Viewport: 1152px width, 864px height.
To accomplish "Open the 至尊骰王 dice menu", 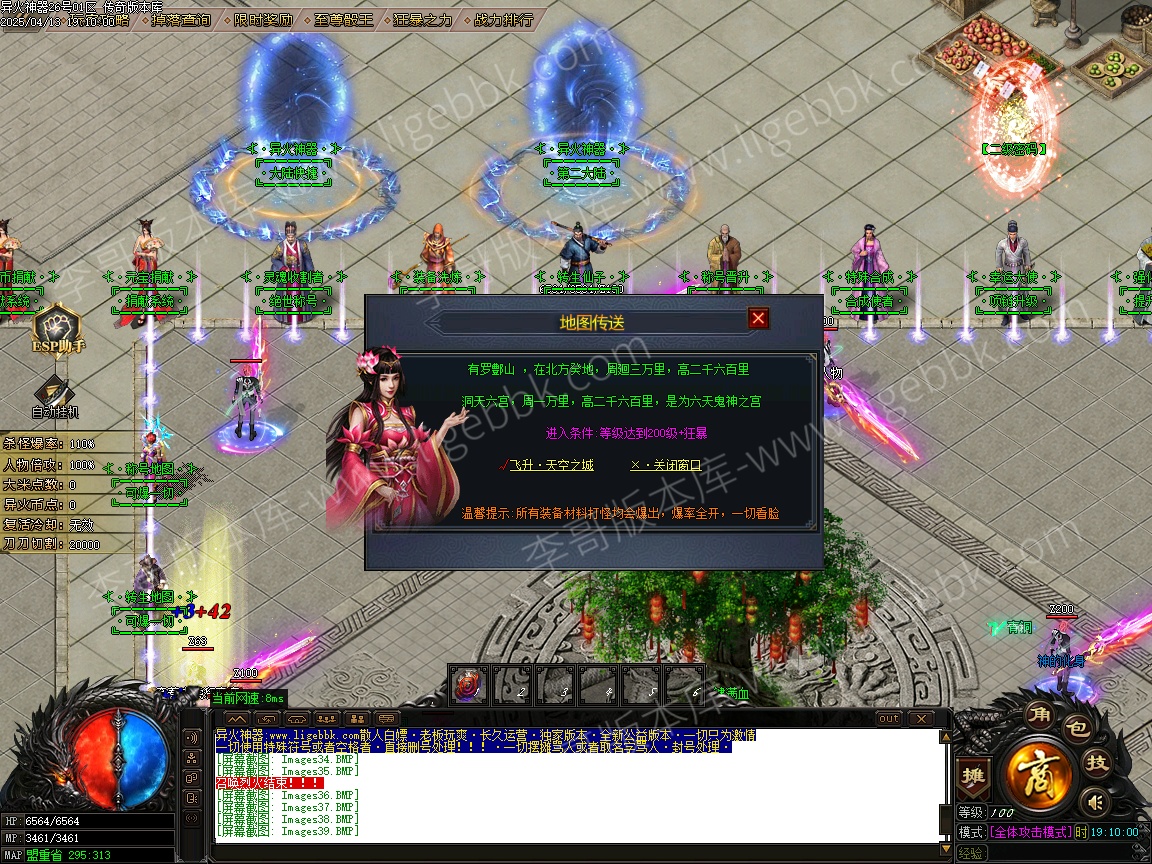I will click(x=343, y=19).
